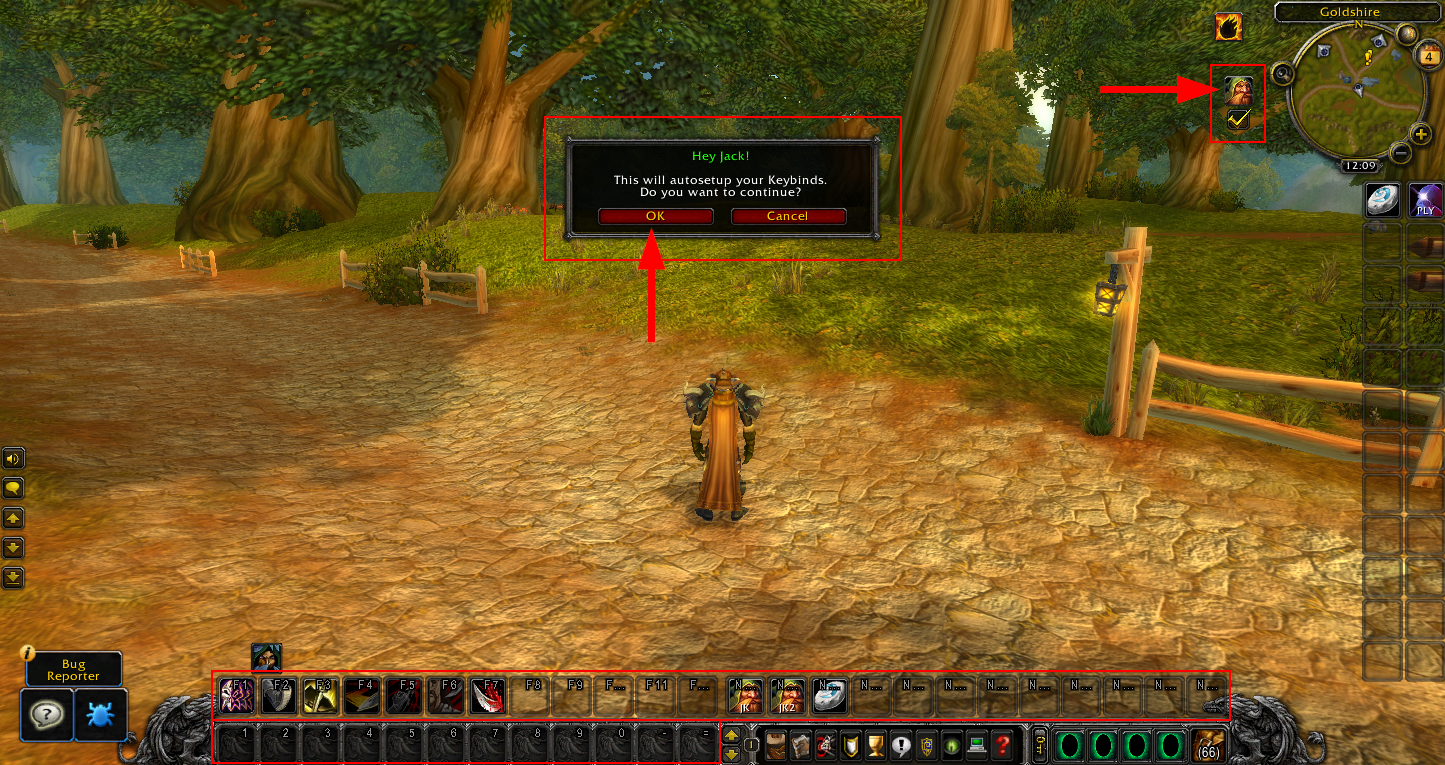Screen dimensions: 1445x765
Task: Toggle the yellow checkmark box under the dwarf portrait
Action: pyautogui.click(x=1239, y=120)
